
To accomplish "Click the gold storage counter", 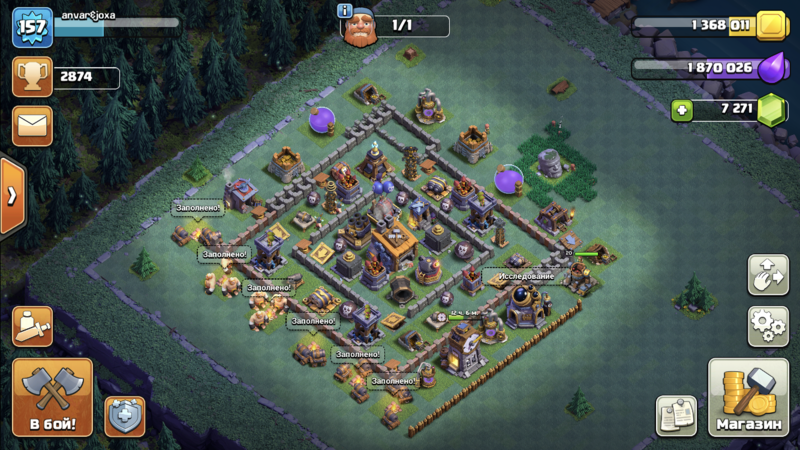I will (x=710, y=25).
